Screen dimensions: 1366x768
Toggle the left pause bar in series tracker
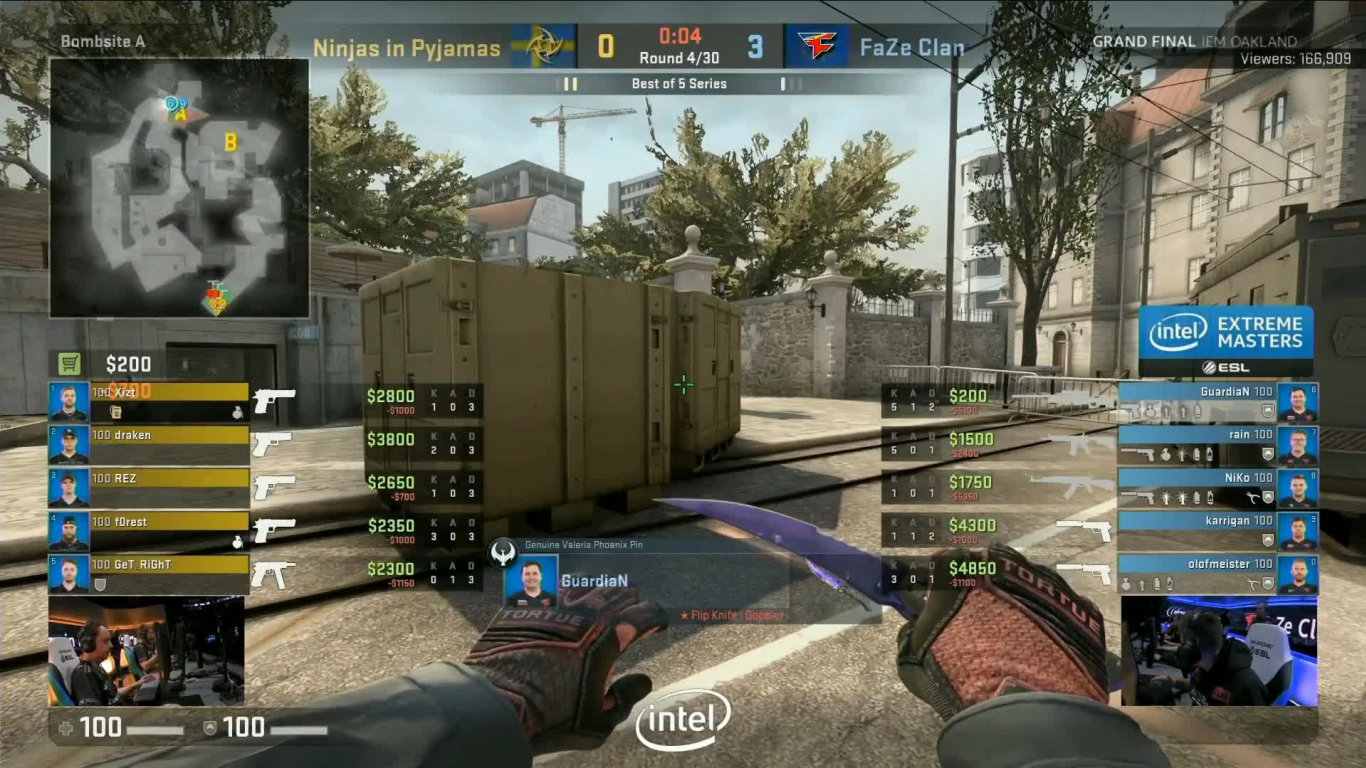[571, 84]
